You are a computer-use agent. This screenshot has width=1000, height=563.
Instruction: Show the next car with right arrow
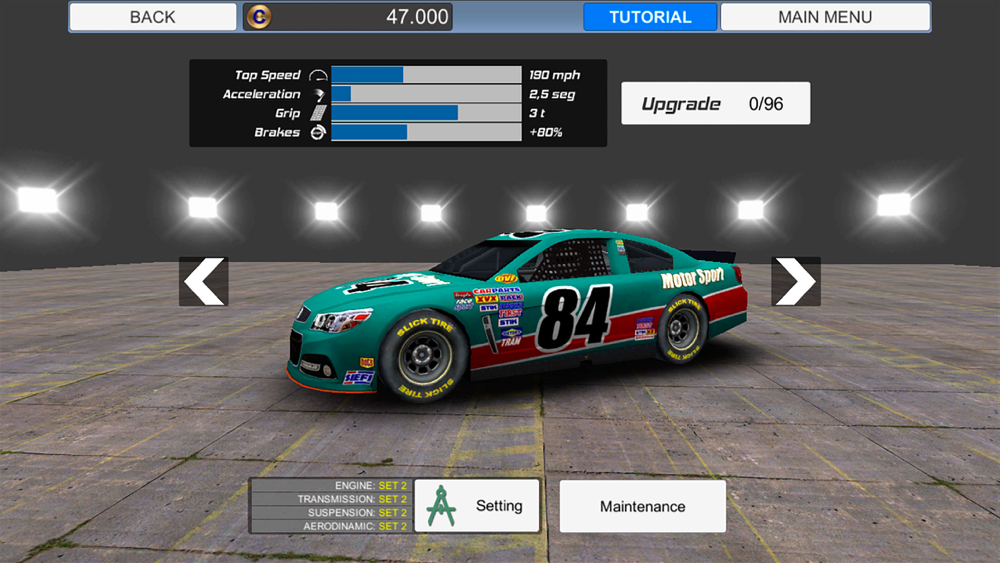tap(795, 282)
